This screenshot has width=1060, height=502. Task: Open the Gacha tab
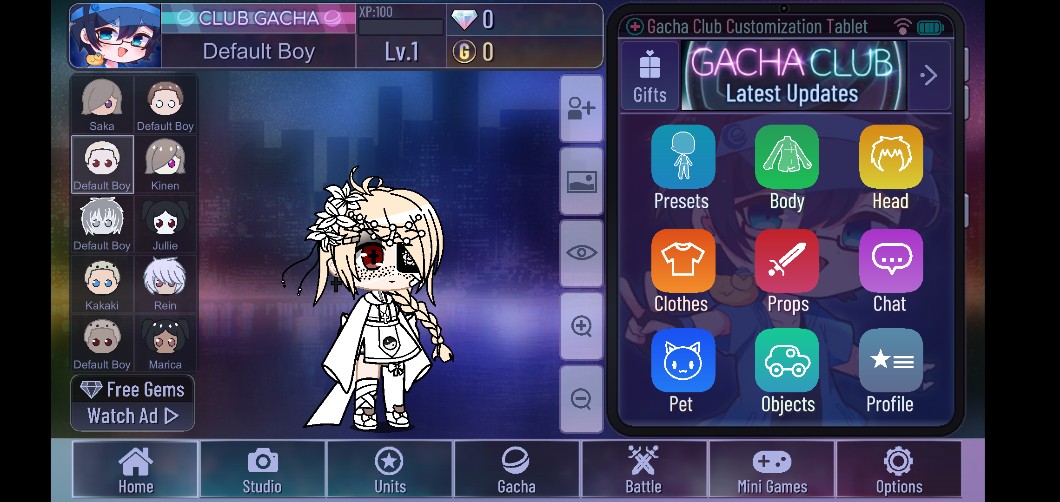point(516,469)
